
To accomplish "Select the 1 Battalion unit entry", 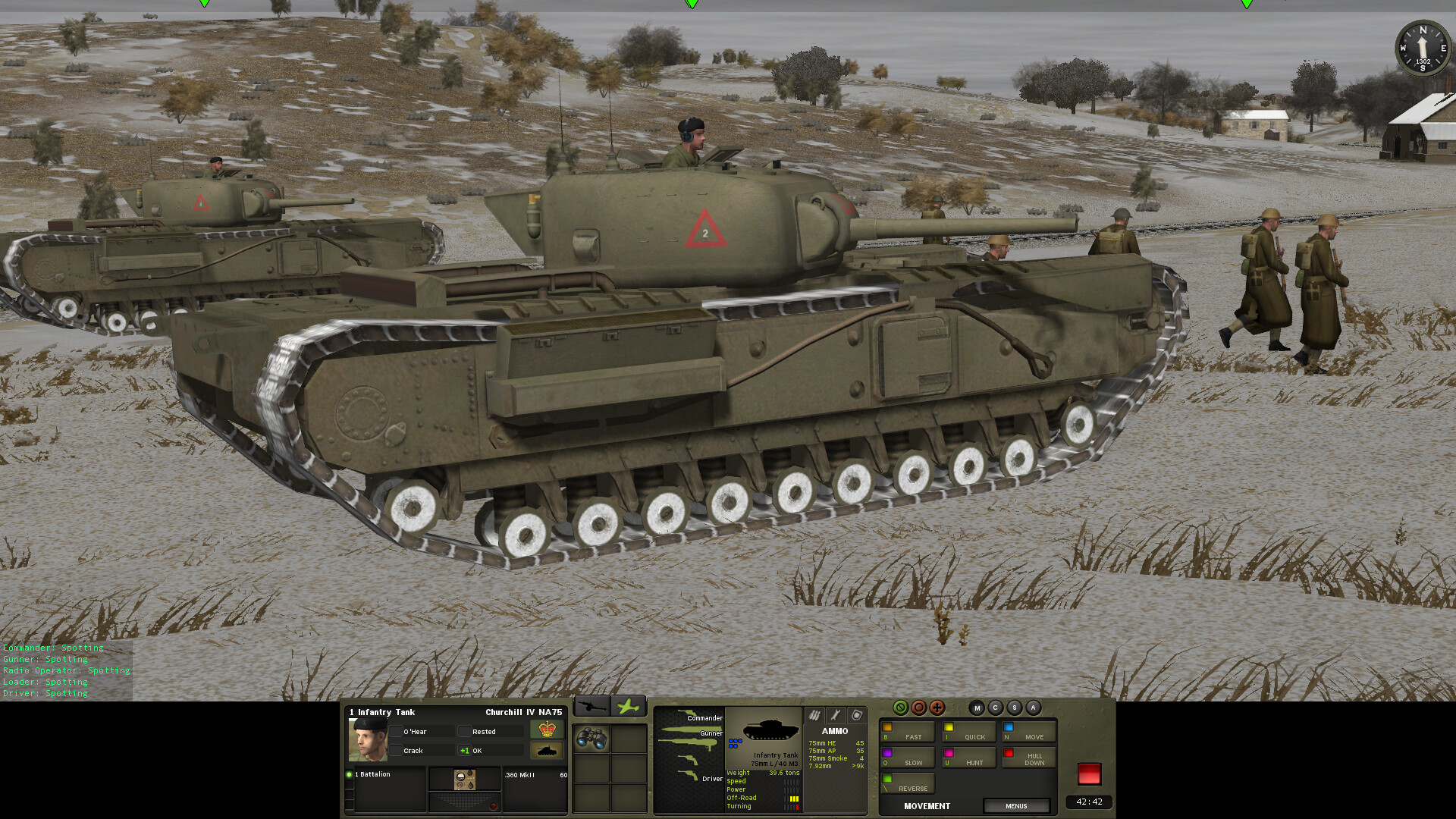I will (374, 773).
